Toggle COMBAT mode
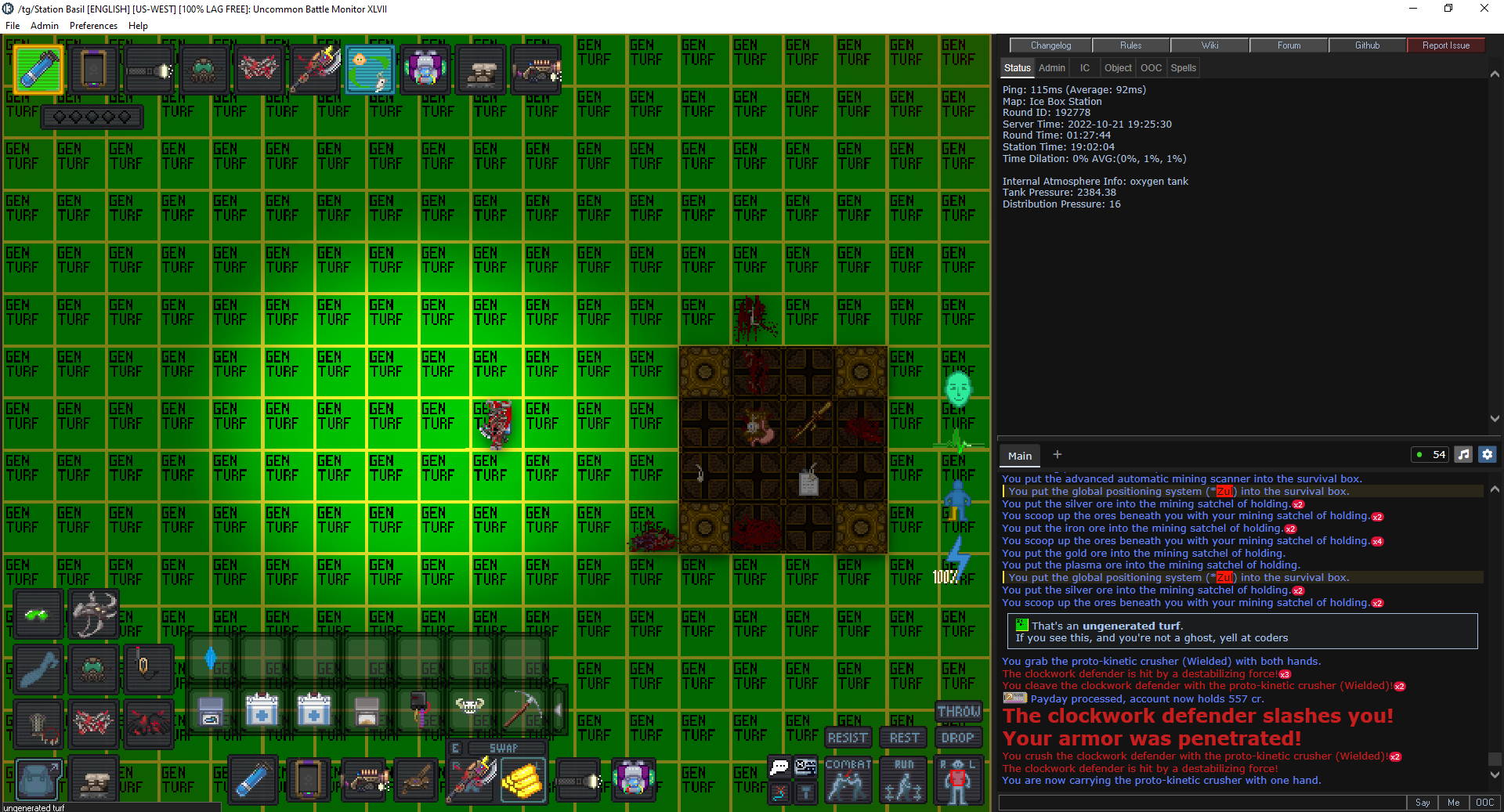Viewport: 1504px width, 812px height. 848,780
